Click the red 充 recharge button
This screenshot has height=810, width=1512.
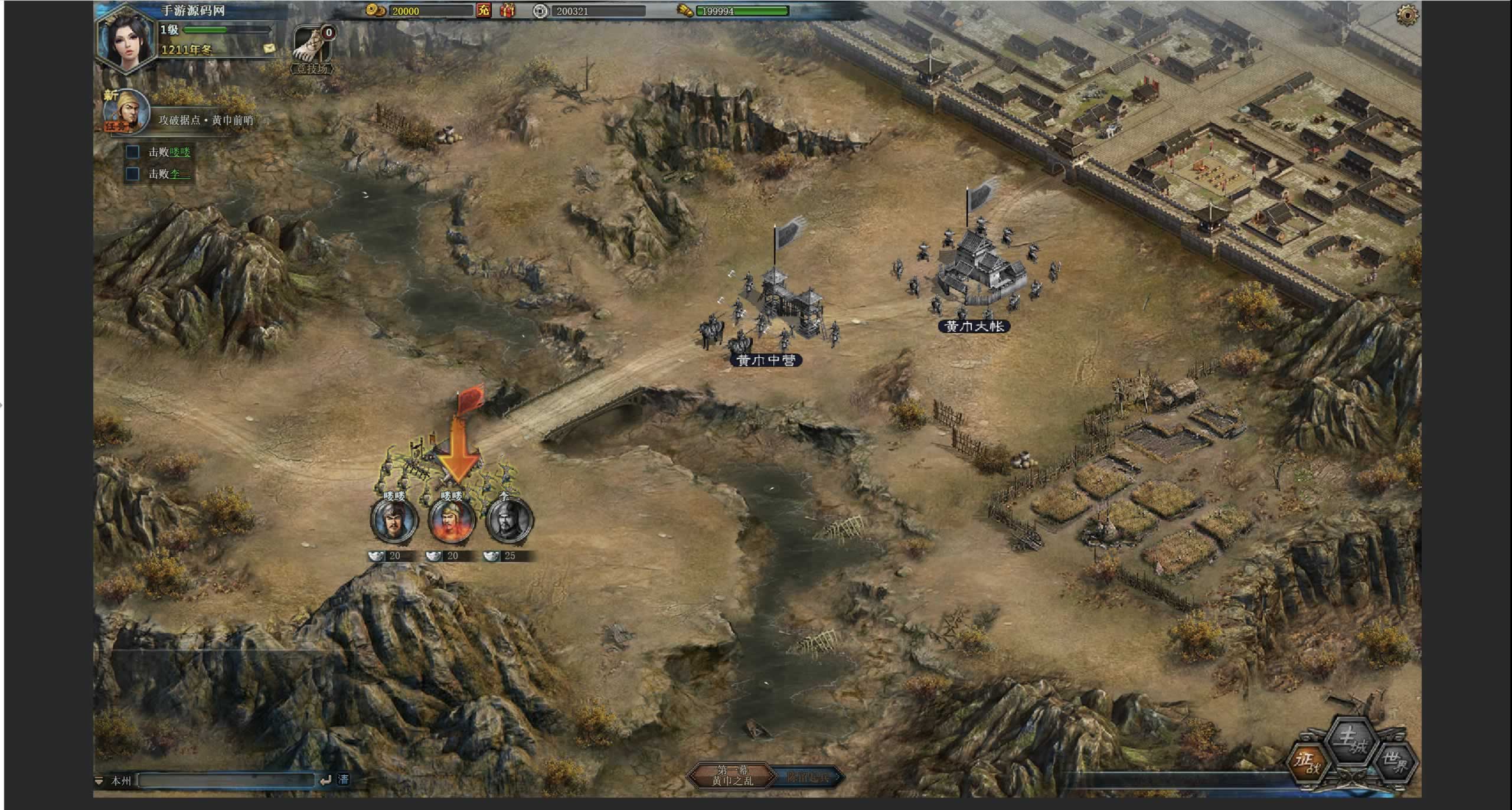click(484, 11)
